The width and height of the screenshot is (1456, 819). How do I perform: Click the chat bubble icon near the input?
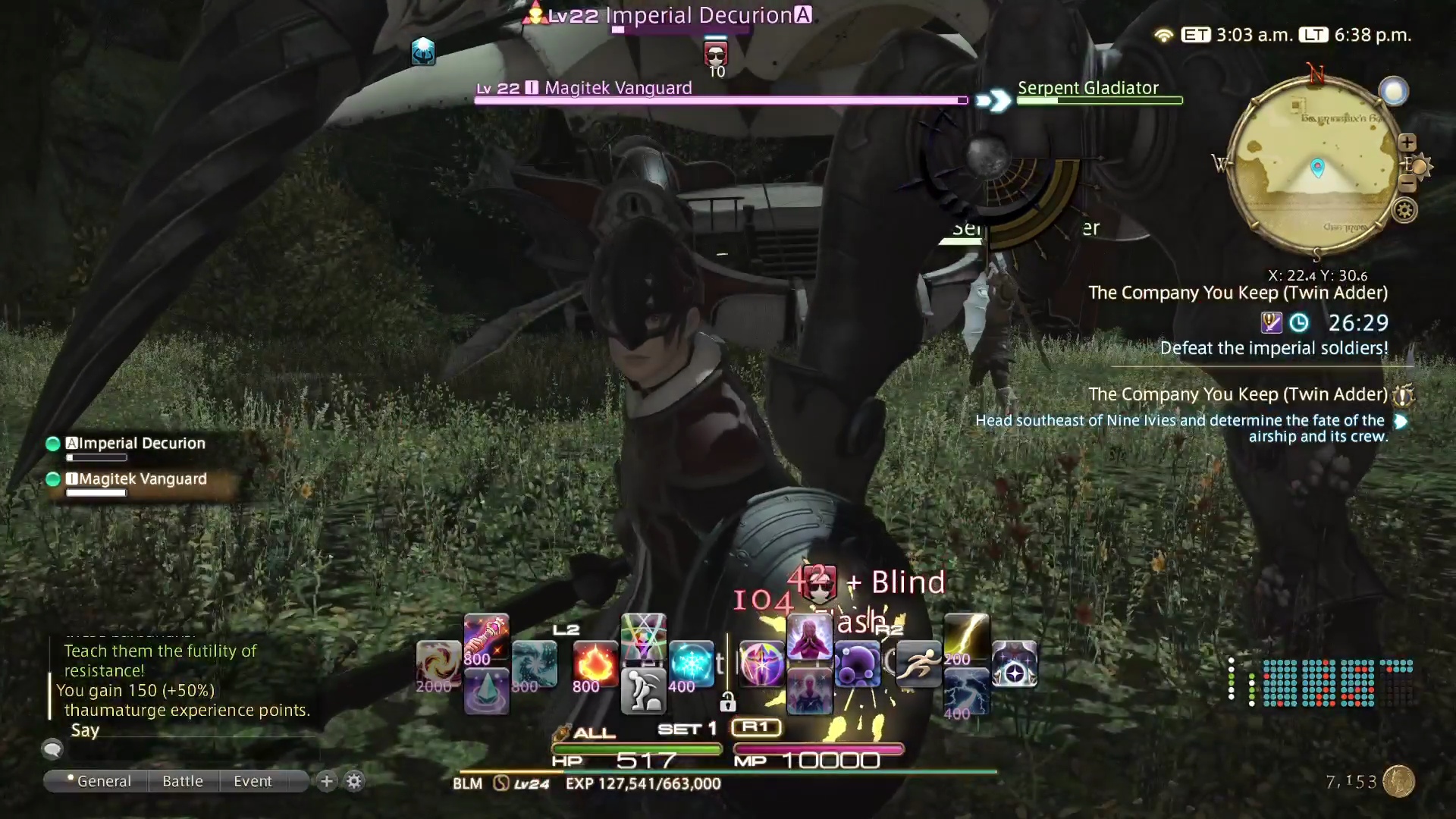coord(52,749)
